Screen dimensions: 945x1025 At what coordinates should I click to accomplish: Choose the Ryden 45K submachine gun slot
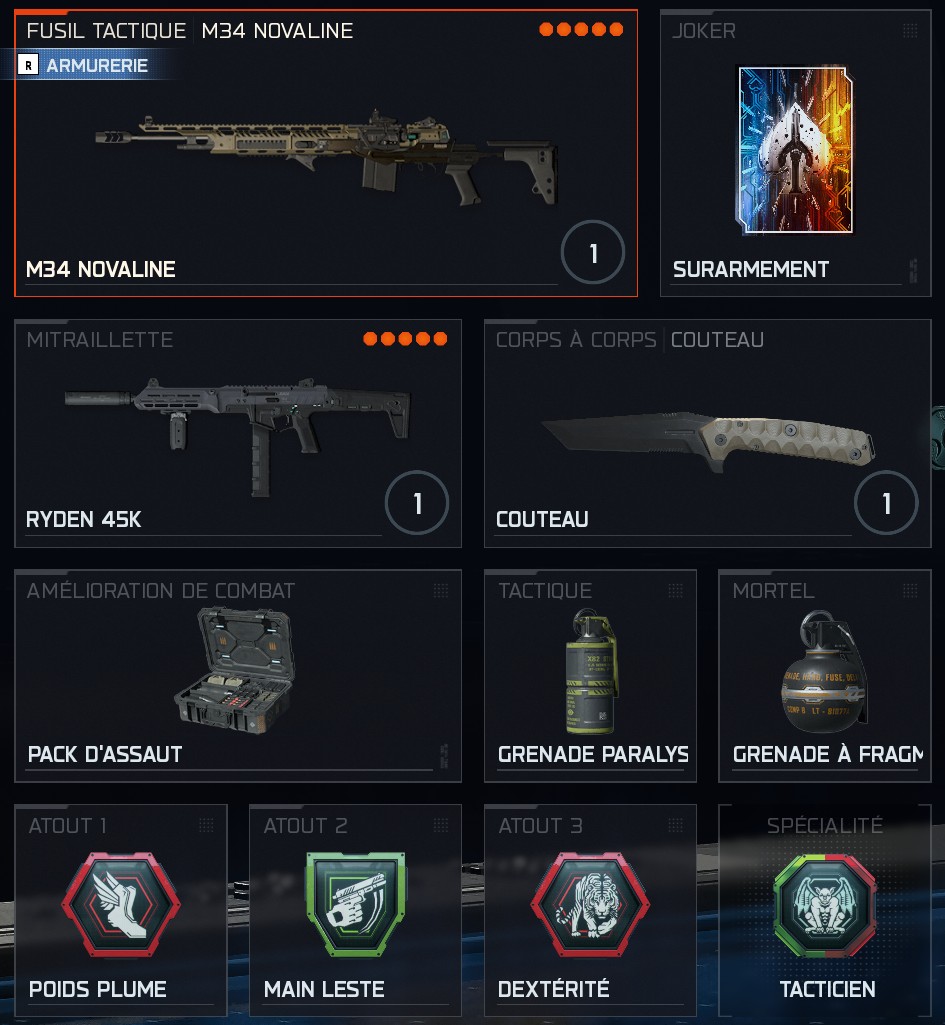[238, 433]
